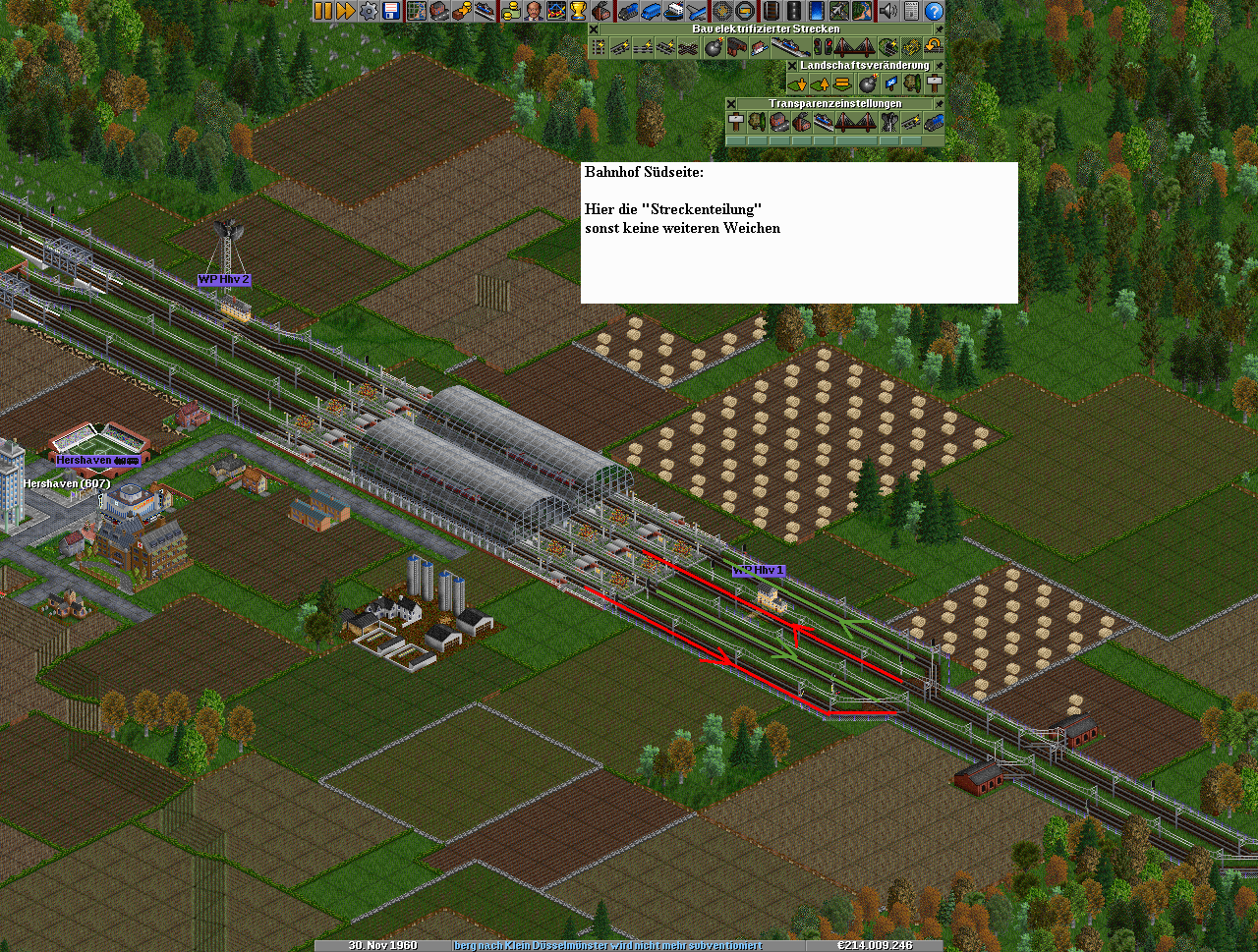Toggle transparency for sign posts
Viewport: 1258px width, 952px height.
pyautogui.click(x=735, y=122)
